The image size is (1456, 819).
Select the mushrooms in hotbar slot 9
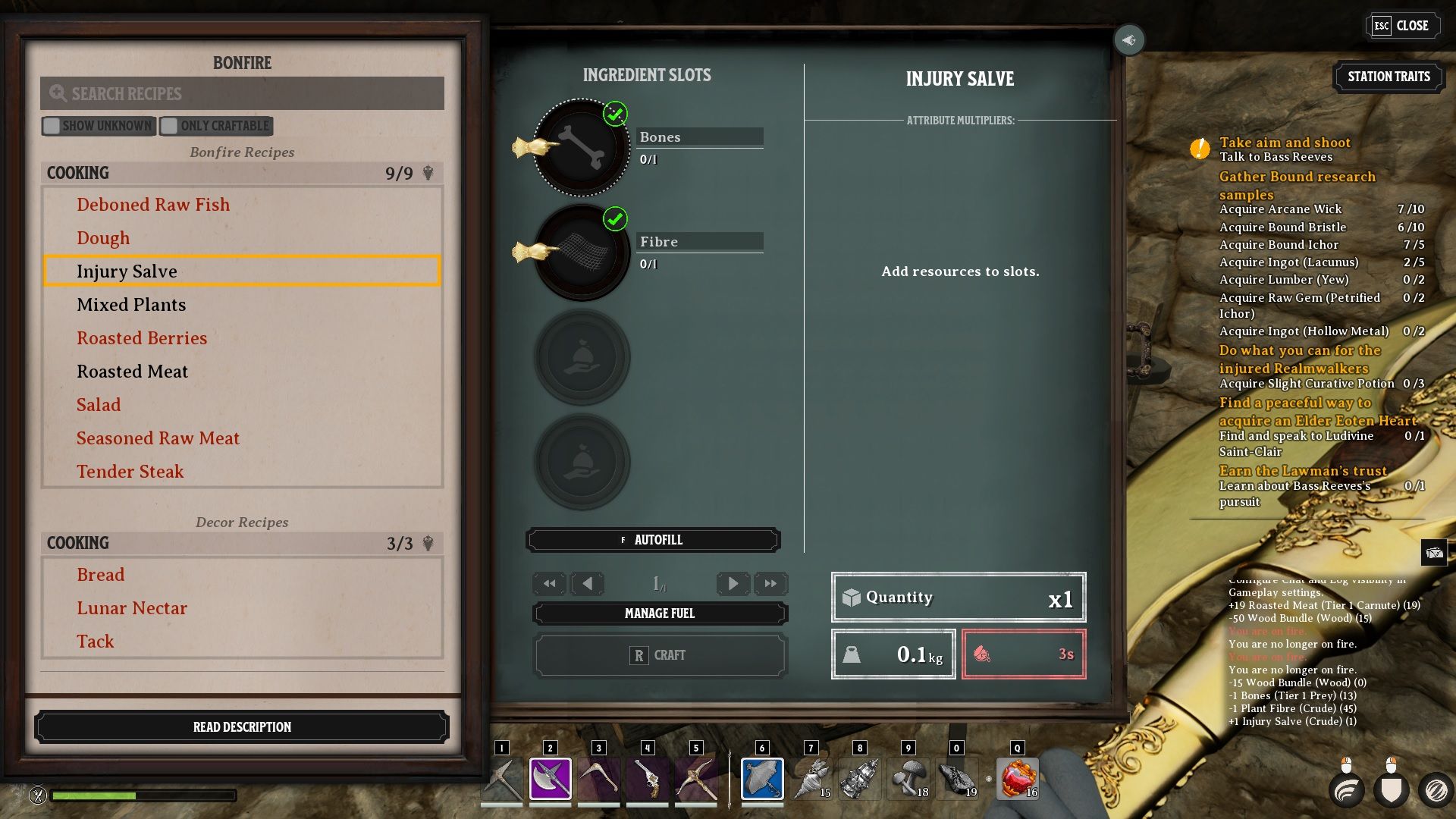tap(908, 777)
